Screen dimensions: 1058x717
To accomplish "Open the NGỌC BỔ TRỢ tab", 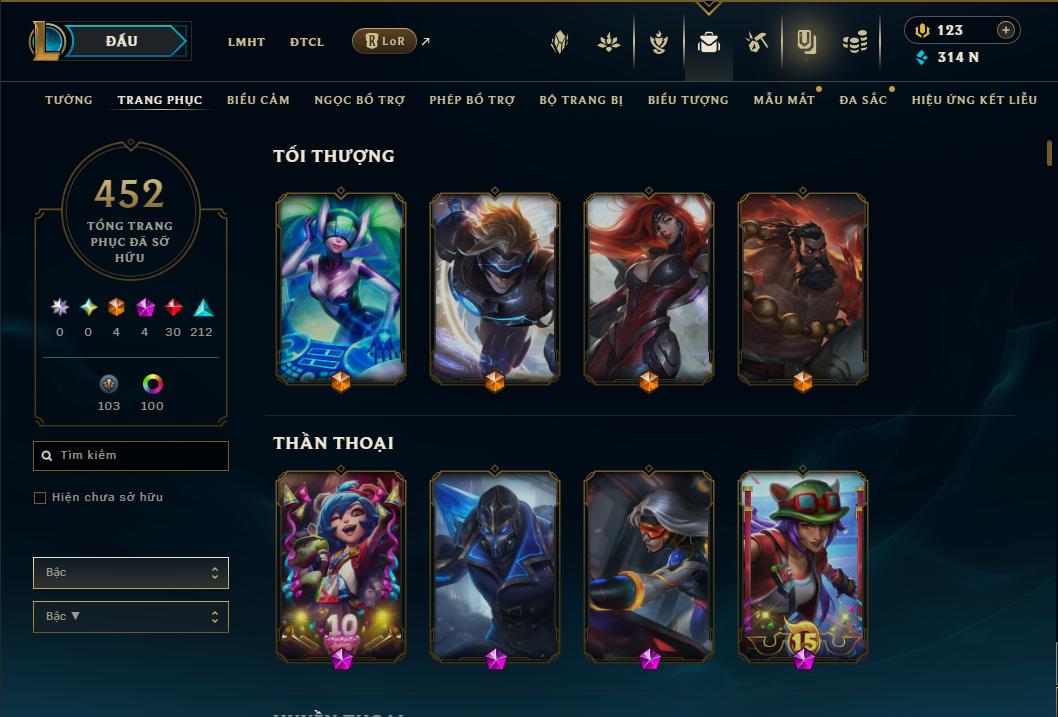I will point(359,100).
